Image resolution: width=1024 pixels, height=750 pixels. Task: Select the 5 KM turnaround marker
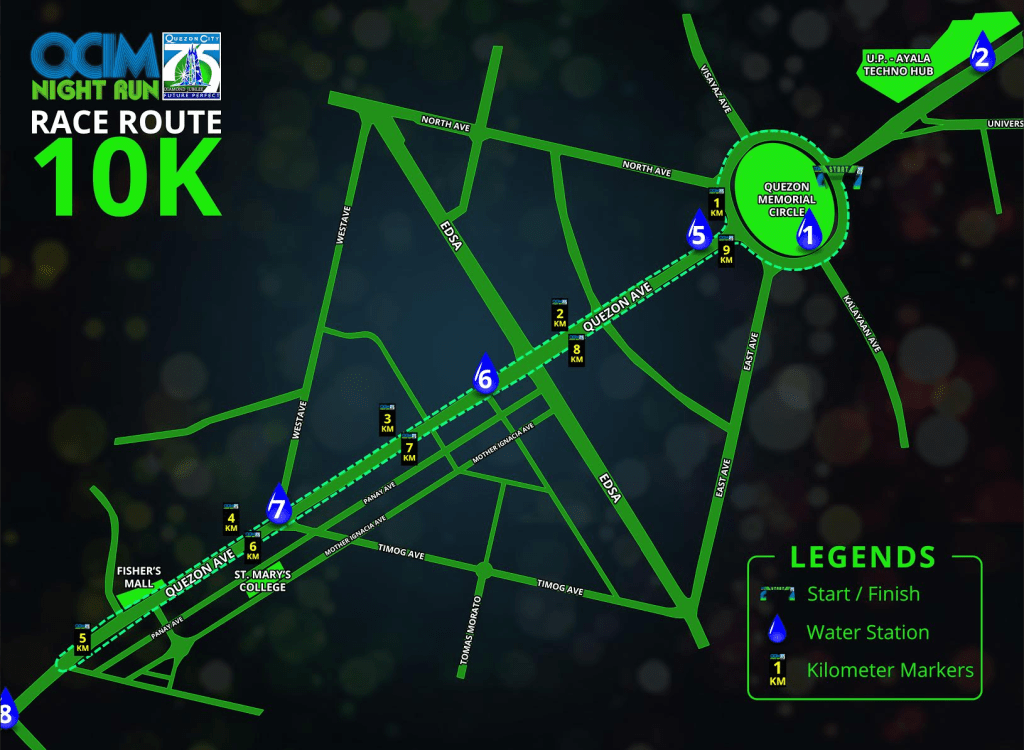tap(83, 638)
